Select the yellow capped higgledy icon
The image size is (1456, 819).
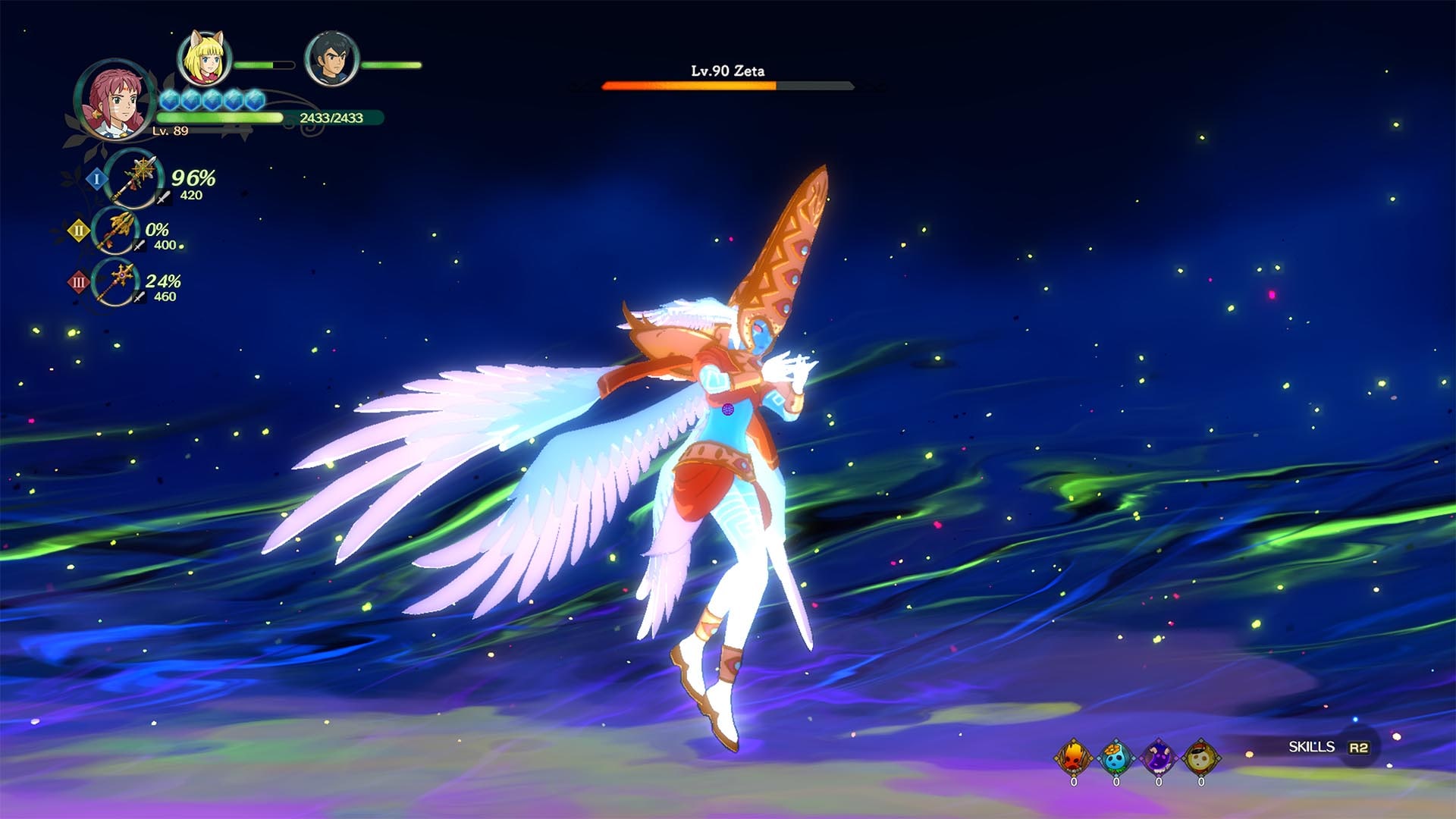[1200, 757]
